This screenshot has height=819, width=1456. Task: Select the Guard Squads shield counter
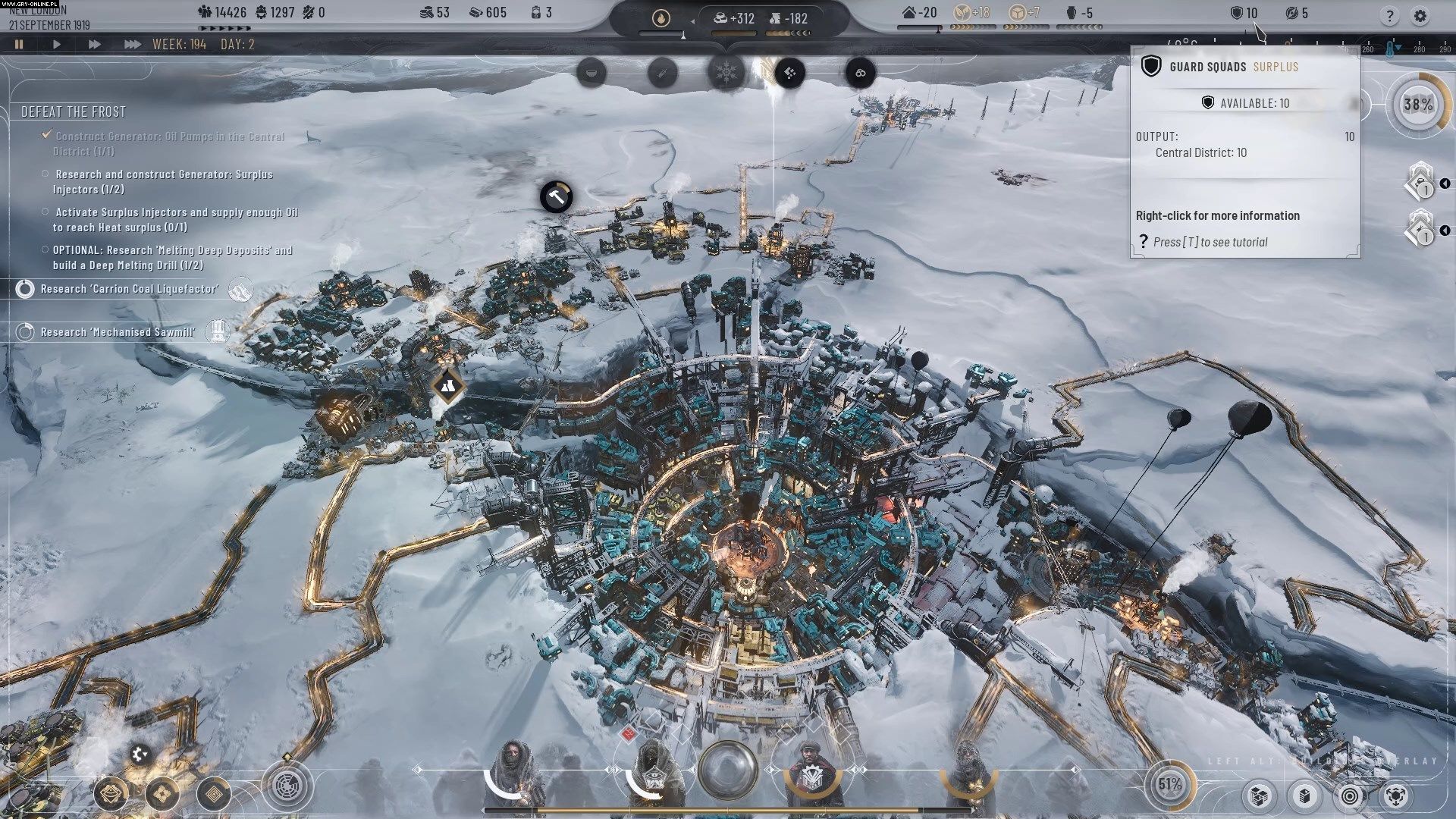click(1244, 13)
